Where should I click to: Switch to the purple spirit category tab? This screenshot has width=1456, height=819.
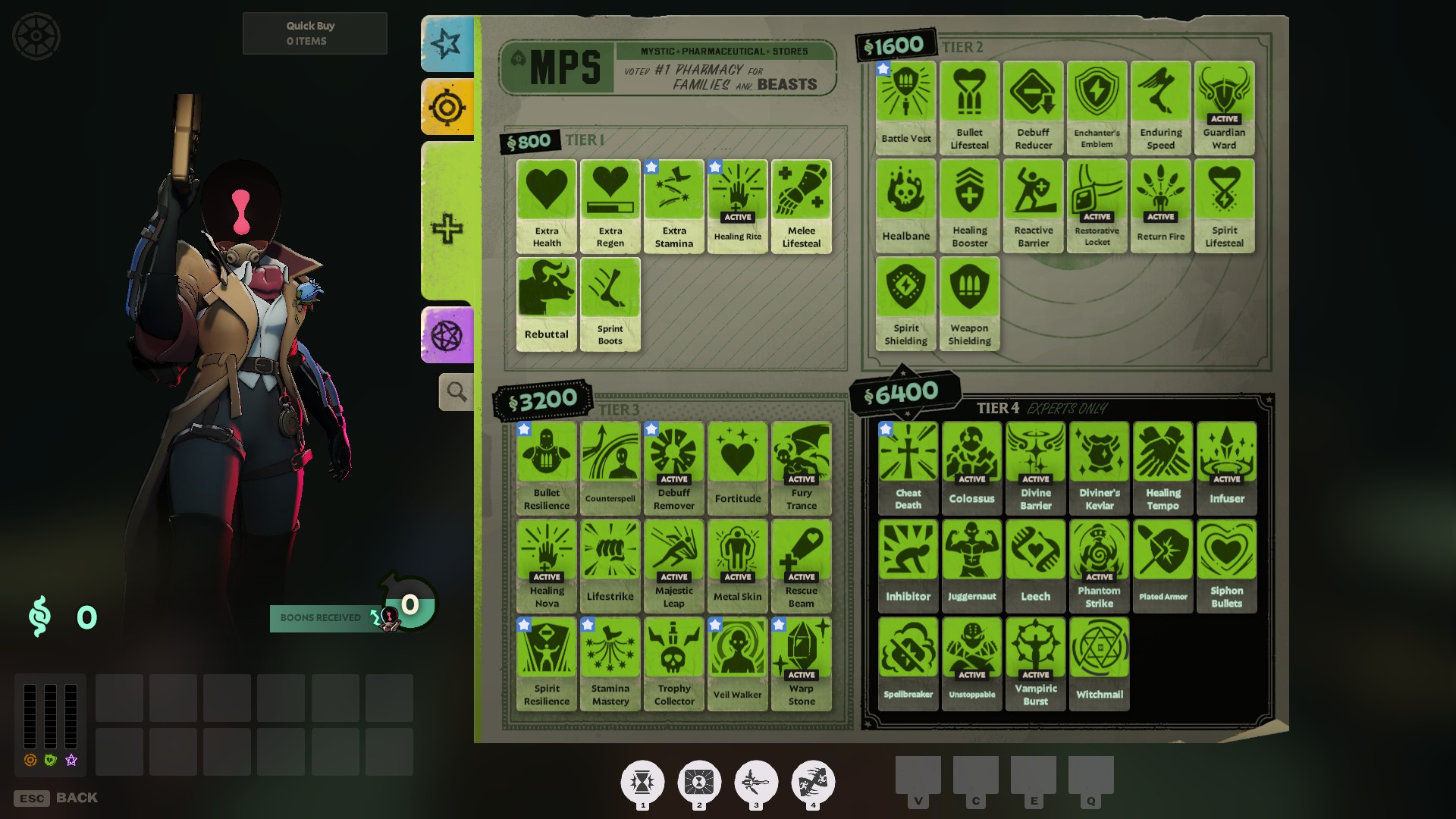[x=447, y=334]
